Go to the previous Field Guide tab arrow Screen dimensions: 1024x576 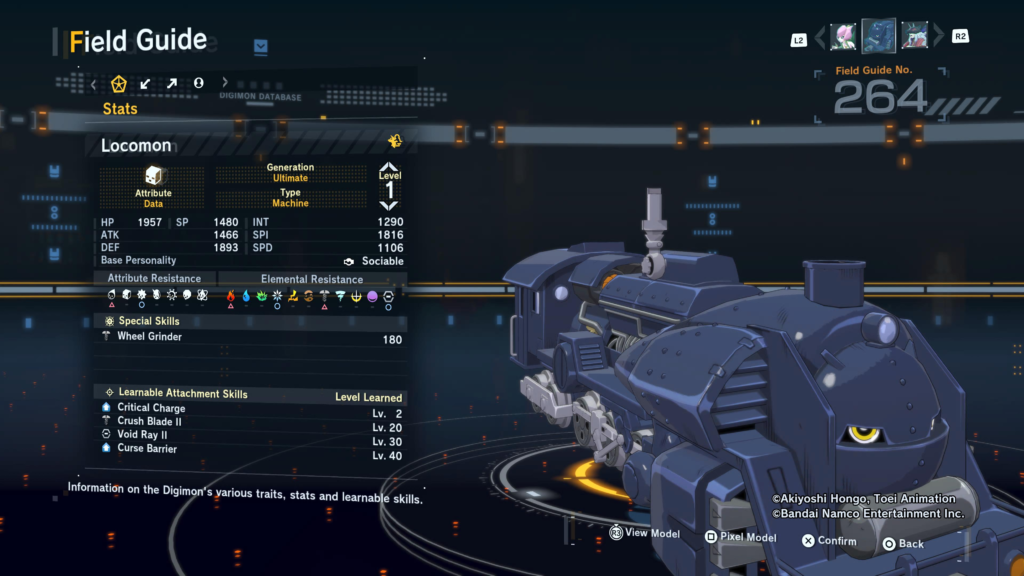tap(94, 84)
